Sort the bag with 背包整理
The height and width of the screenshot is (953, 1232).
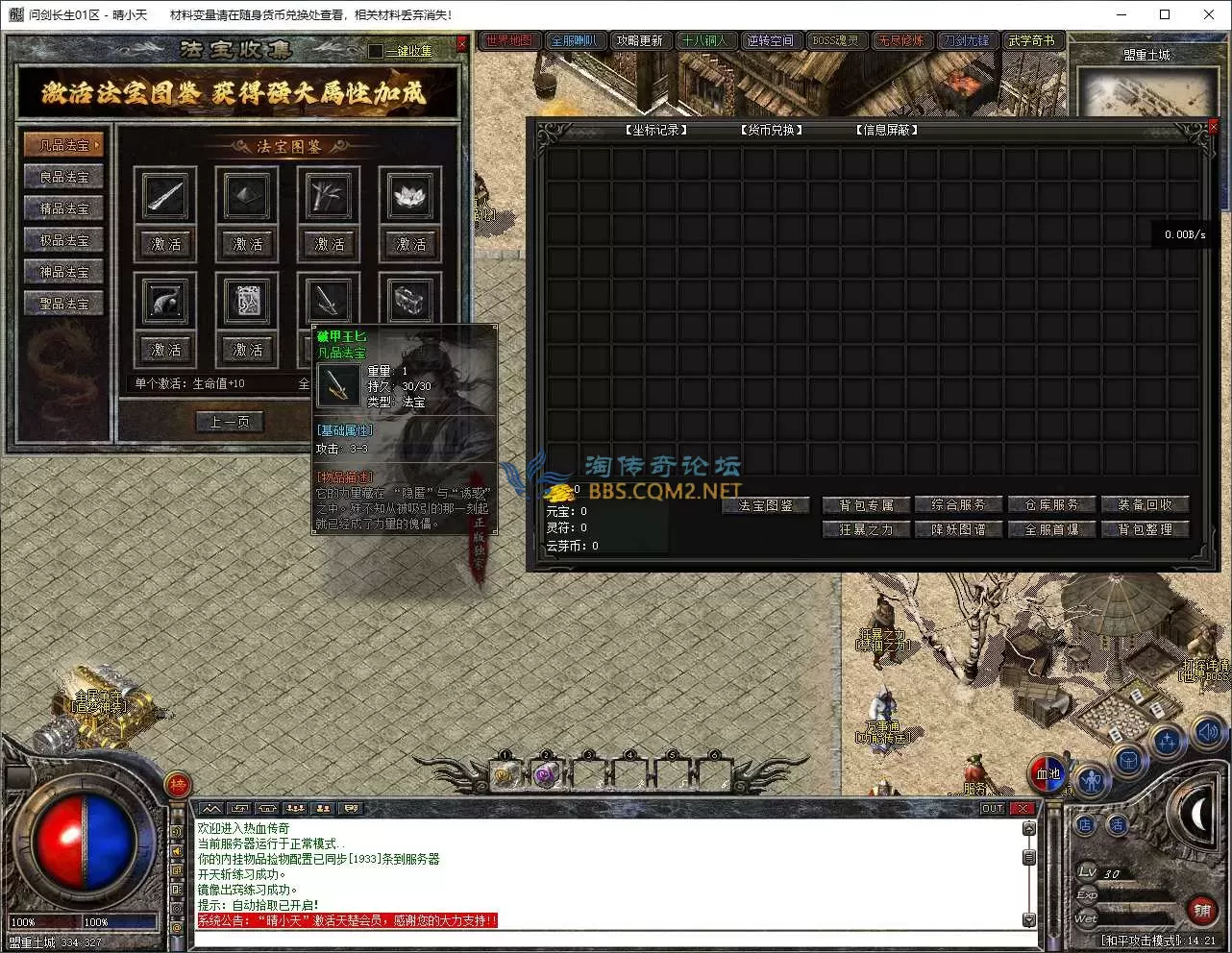click(1145, 529)
